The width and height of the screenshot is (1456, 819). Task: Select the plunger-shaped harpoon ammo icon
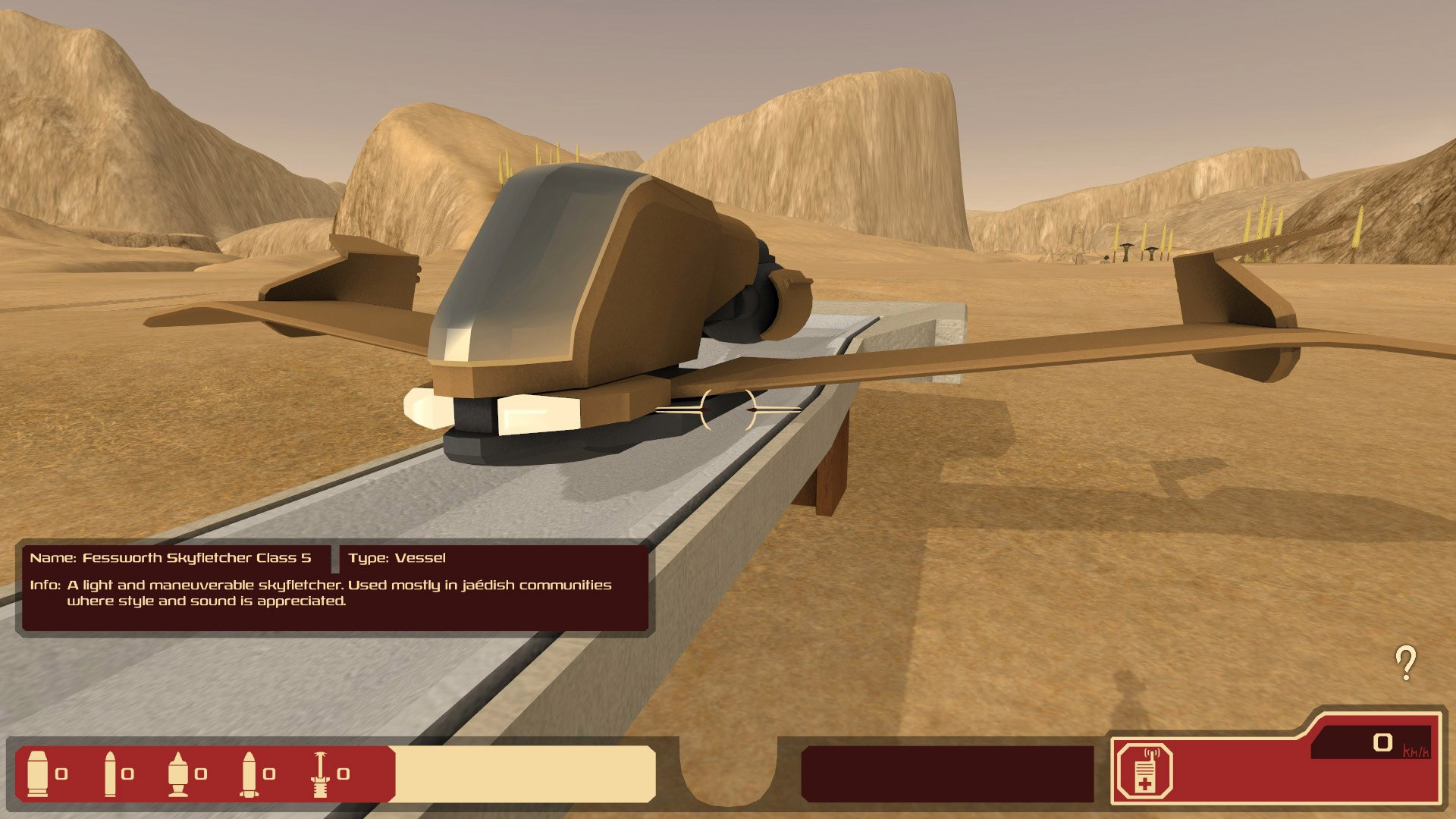point(320,773)
